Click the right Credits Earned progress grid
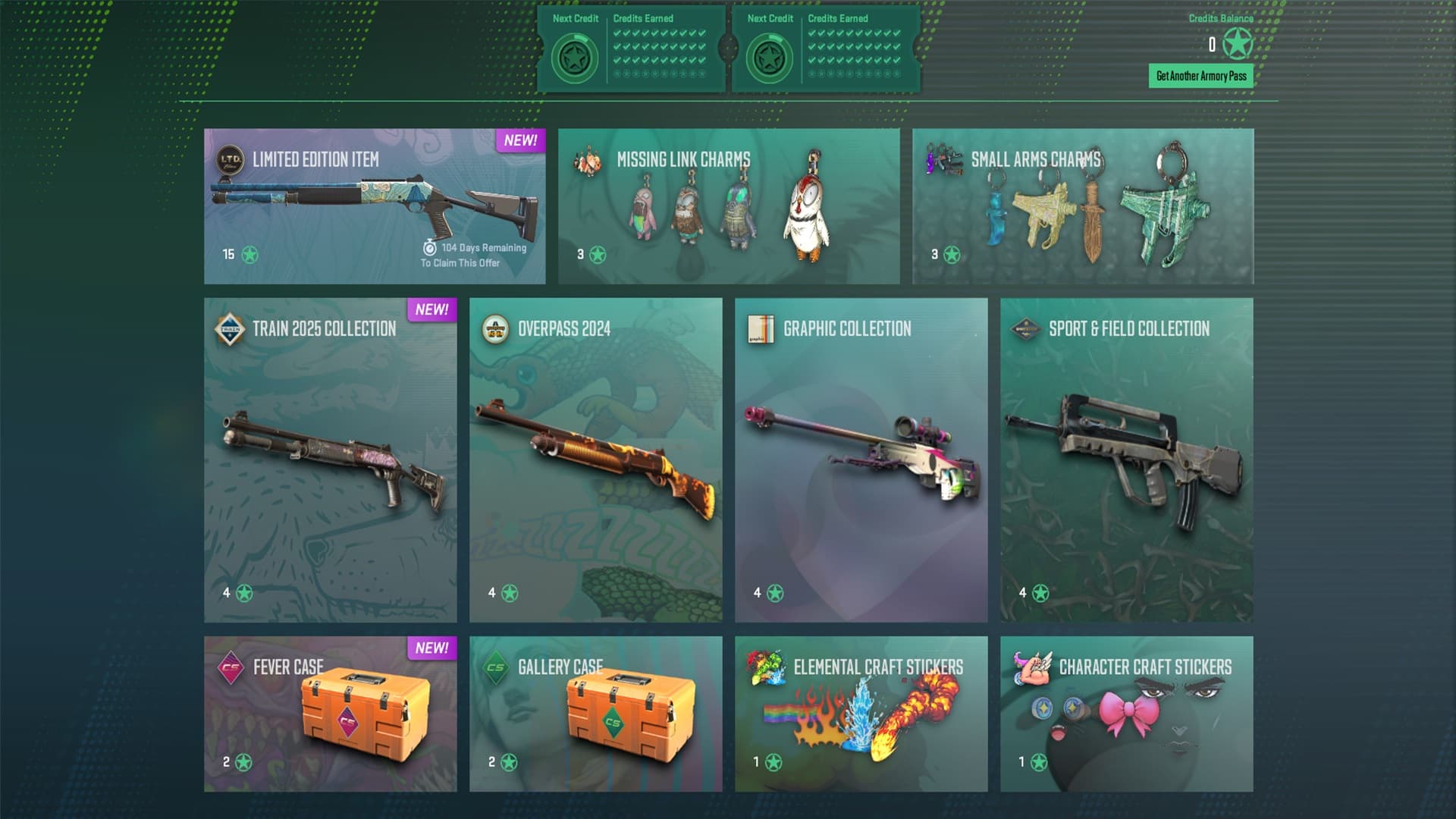Viewport: 1456px width, 819px height. click(x=853, y=53)
